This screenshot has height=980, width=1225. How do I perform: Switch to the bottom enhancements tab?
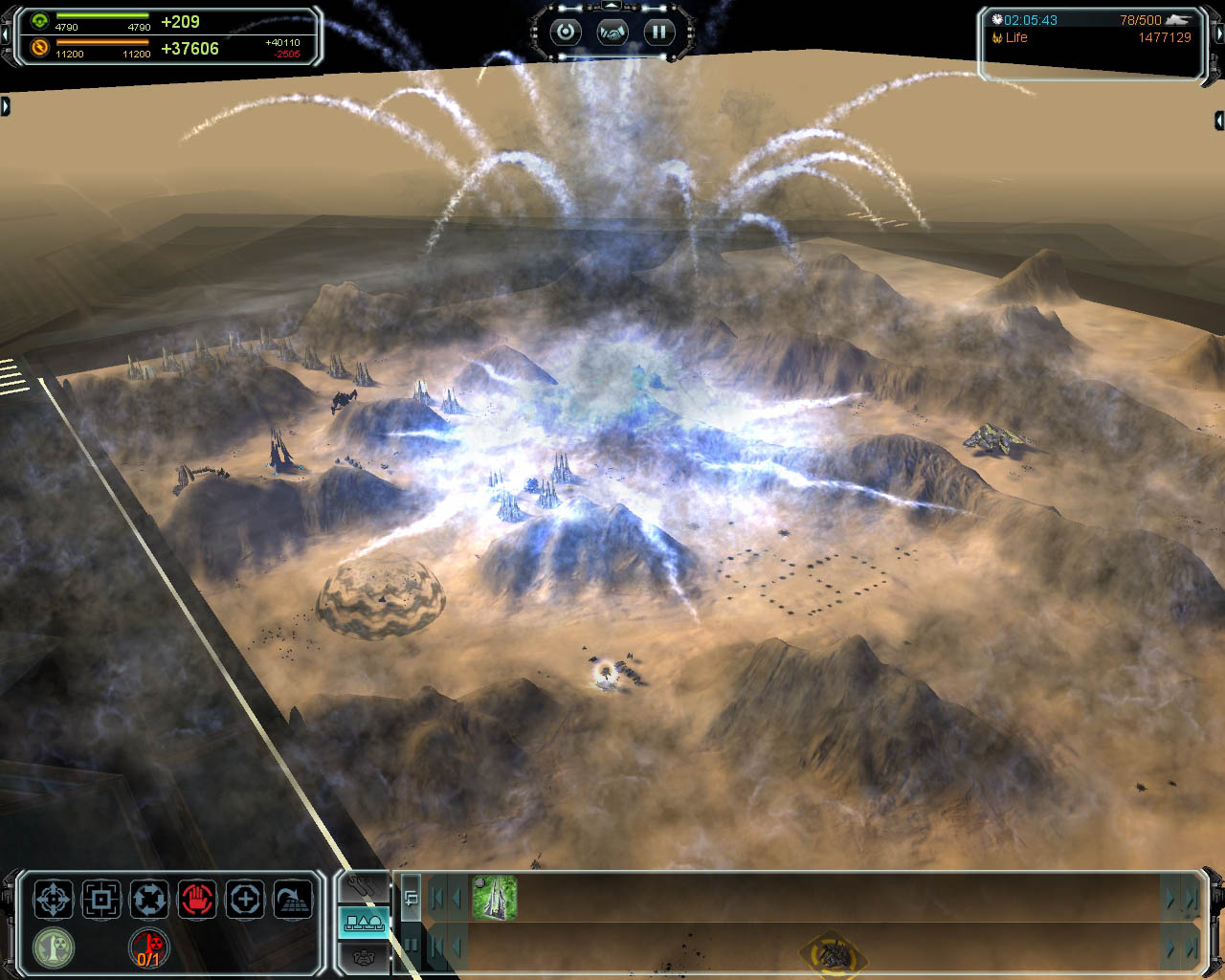(364, 955)
